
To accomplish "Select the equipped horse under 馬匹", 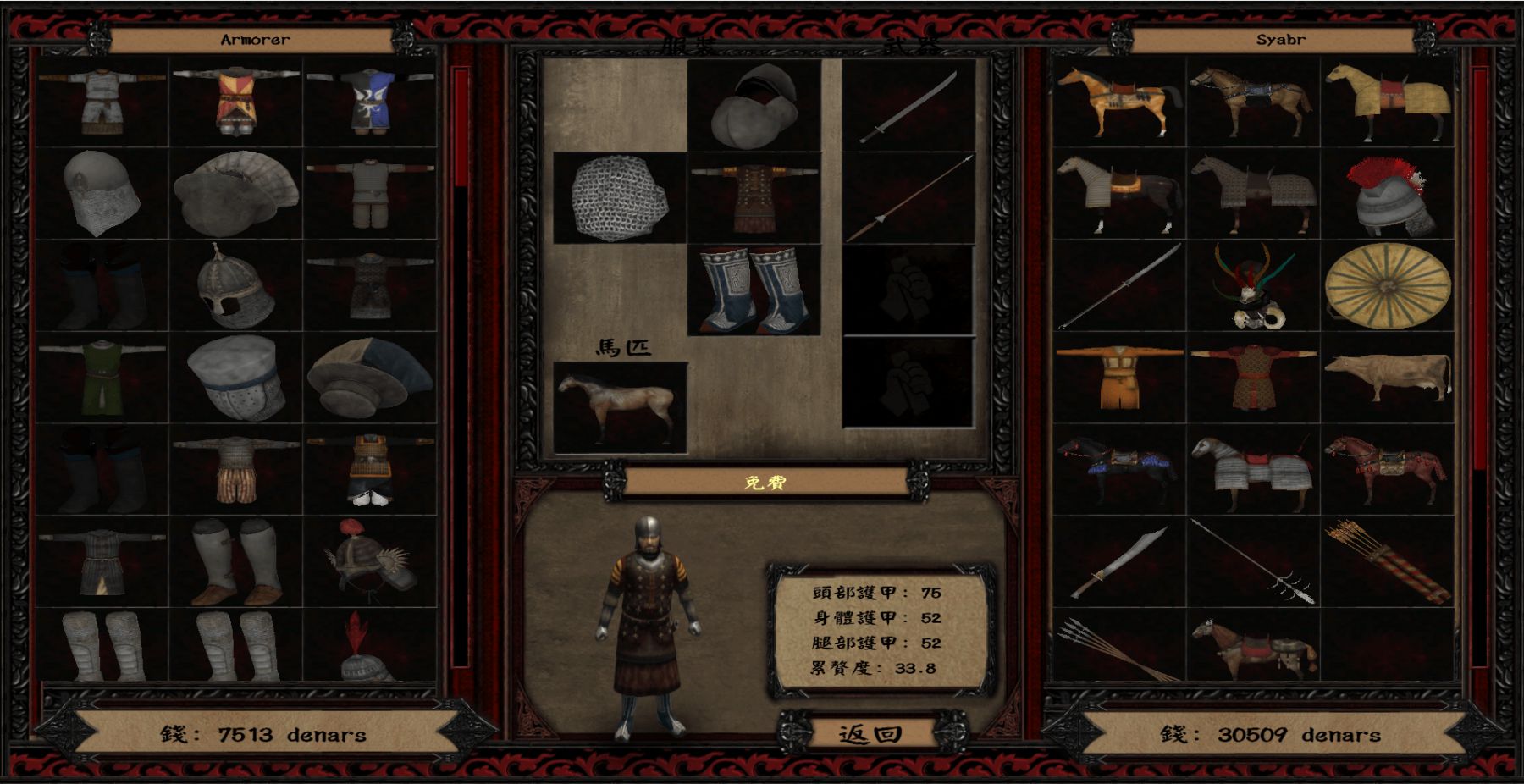I will (619, 407).
